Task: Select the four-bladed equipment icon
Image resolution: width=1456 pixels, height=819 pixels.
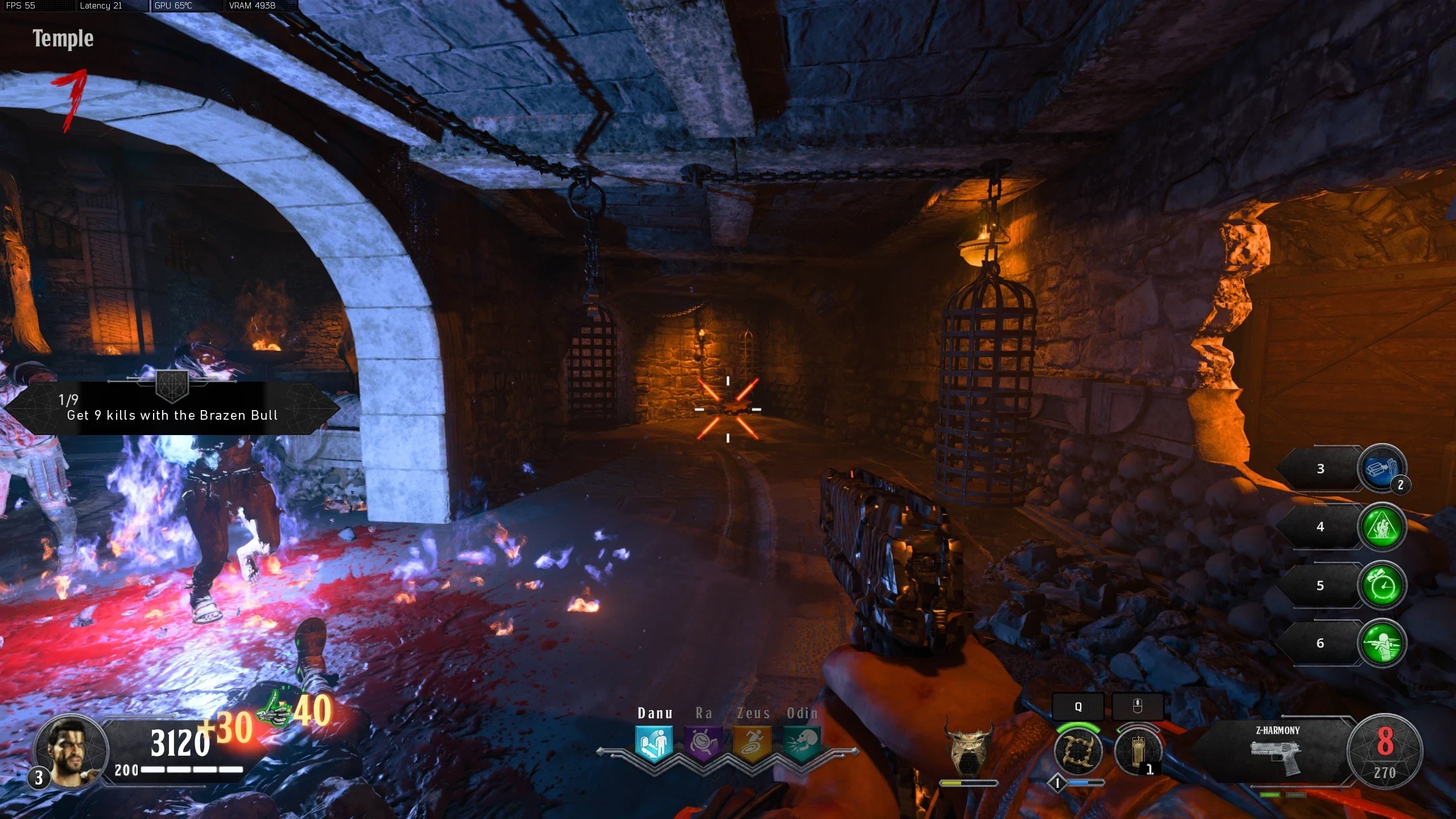Action: click(x=1078, y=751)
